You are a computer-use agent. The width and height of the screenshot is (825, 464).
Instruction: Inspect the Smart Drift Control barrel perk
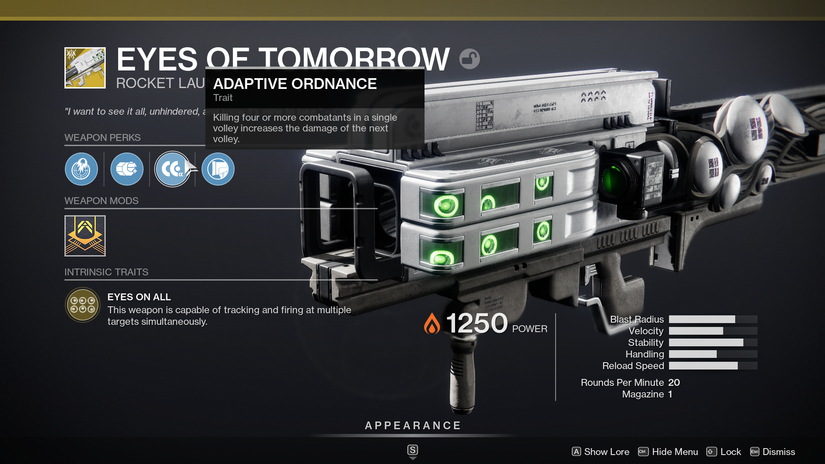click(82, 168)
